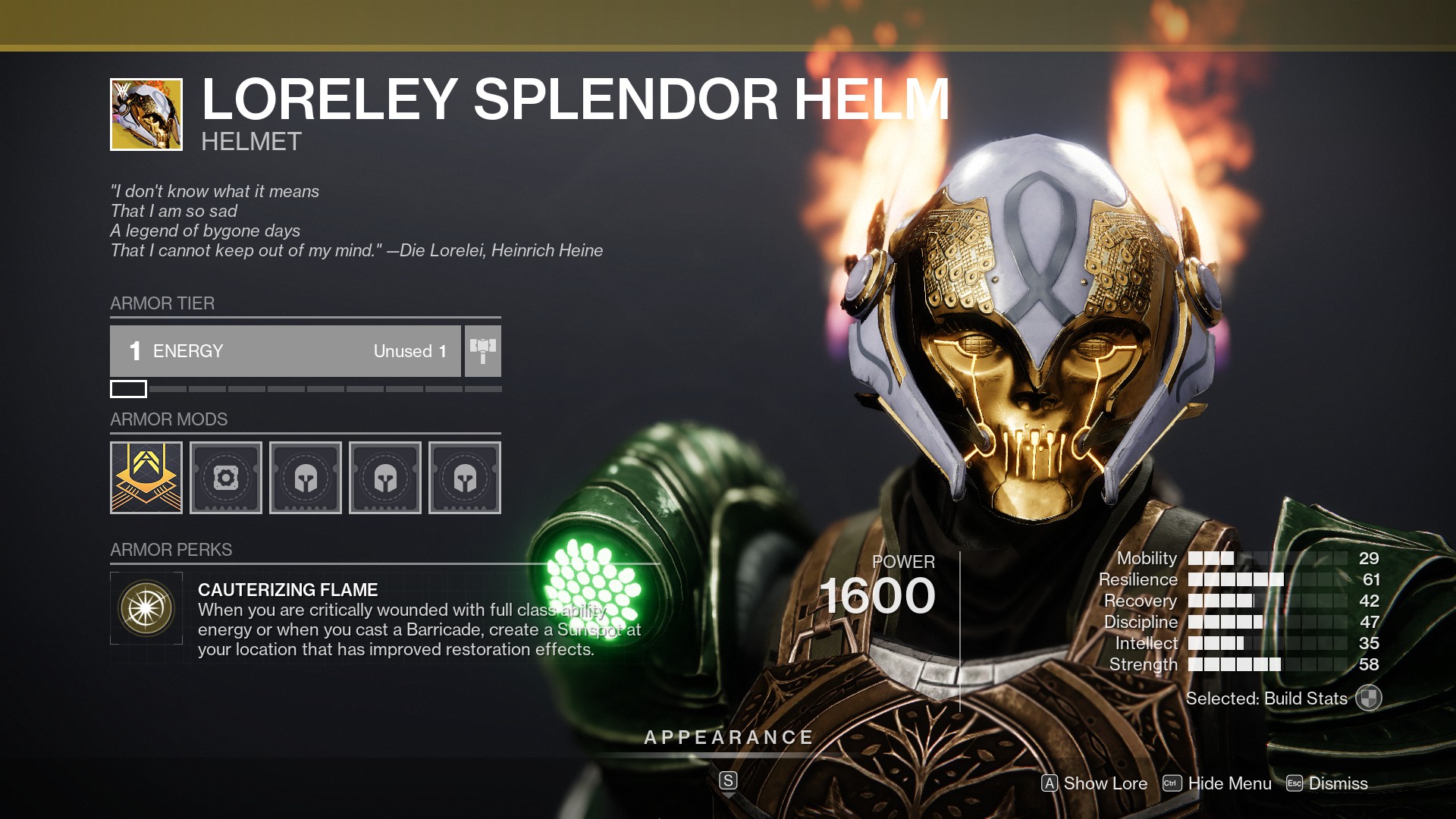The image size is (1456, 819).
Task: Select the empty general armor mod slot
Action: (x=226, y=477)
